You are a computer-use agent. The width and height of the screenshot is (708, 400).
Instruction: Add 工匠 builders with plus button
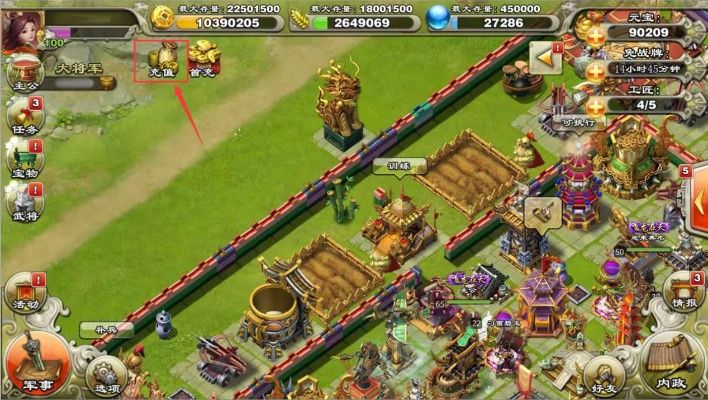[x=594, y=105]
